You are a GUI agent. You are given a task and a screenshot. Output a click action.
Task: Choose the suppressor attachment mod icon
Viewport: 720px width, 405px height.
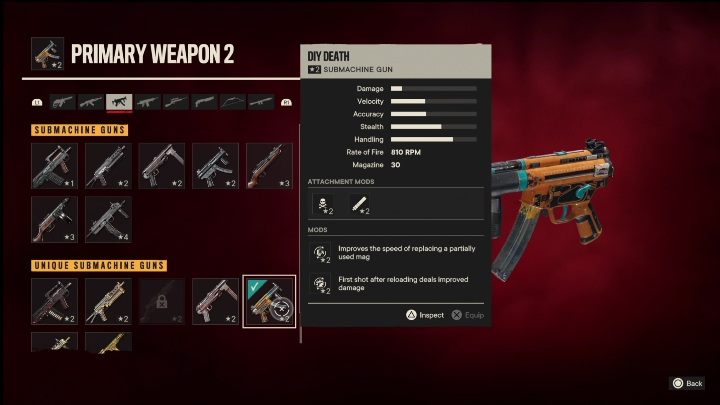point(359,207)
